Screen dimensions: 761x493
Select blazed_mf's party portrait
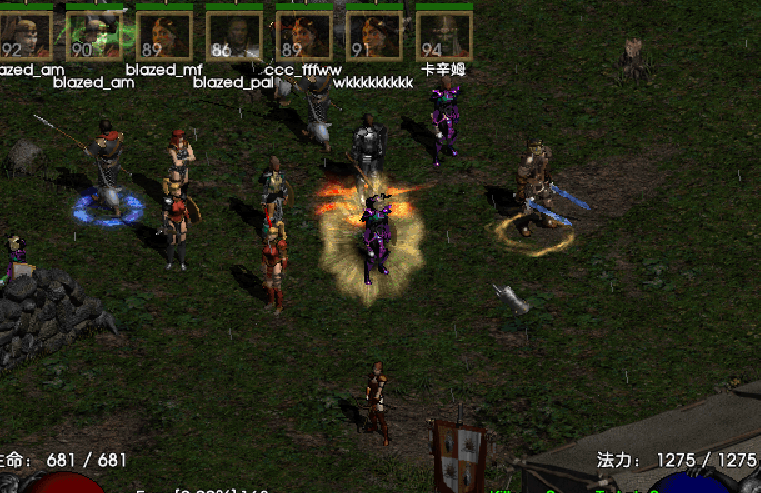click(164, 35)
